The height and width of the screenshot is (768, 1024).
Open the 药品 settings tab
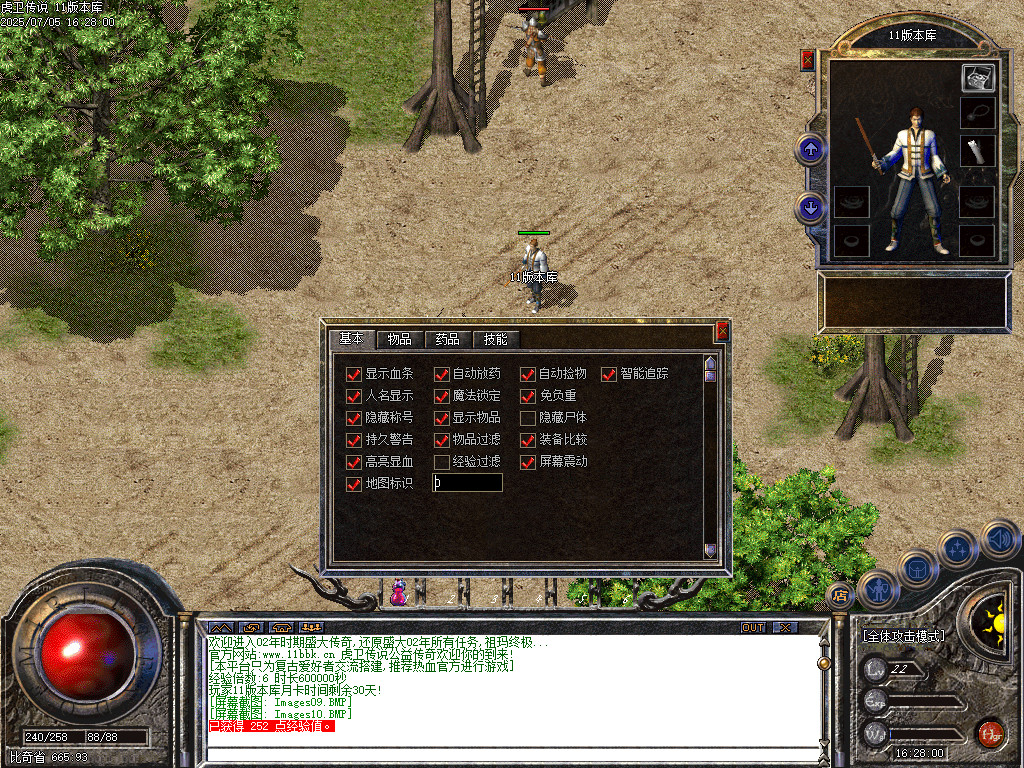coord(447,339)
